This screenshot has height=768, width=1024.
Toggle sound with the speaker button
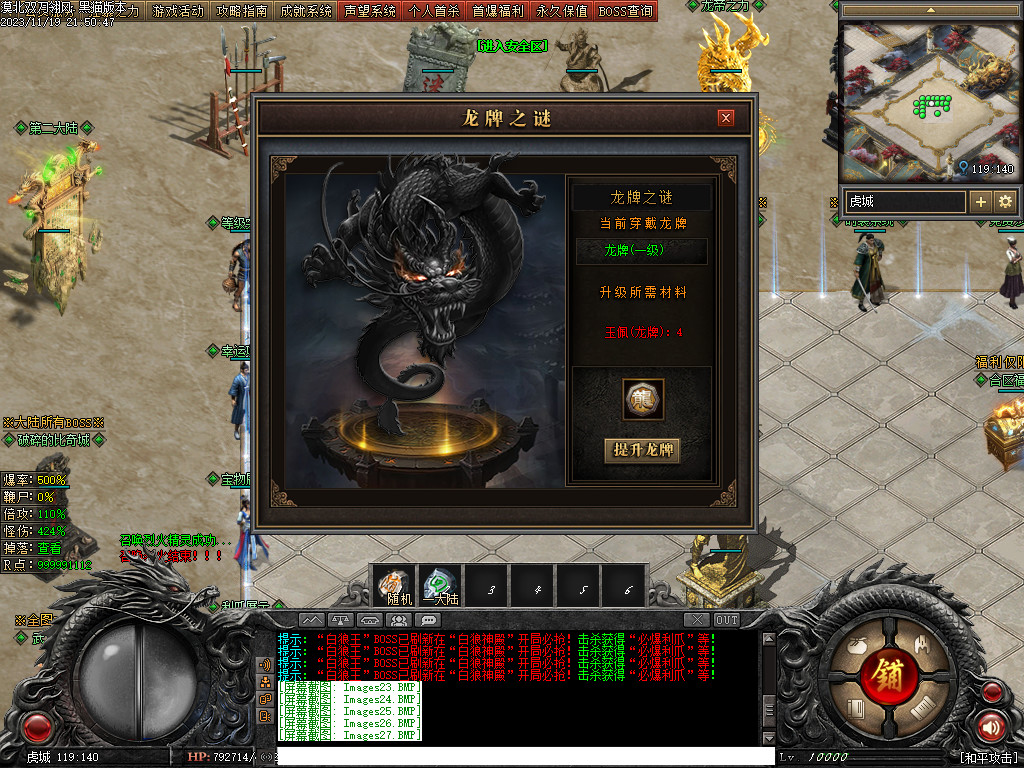click(x=991, y=727)
